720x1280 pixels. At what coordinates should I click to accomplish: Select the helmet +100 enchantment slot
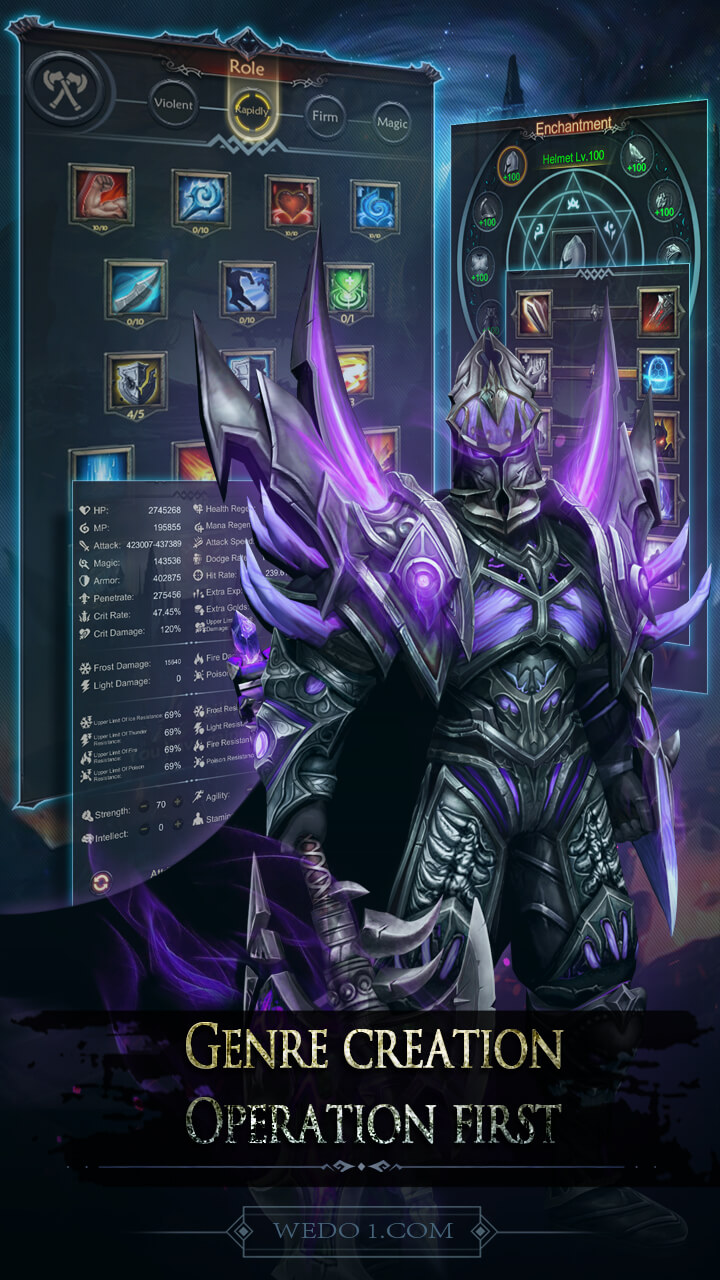(513, 165)
